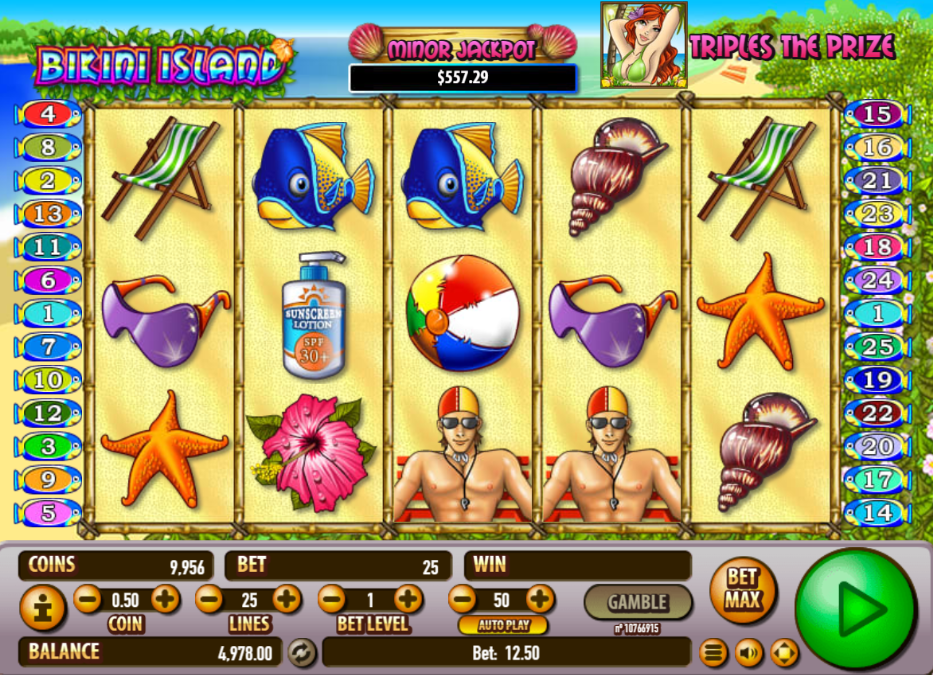The height and width of the screenshot is (675, 933).
Task: Reduce the number of lines
Action: point(209,599)
